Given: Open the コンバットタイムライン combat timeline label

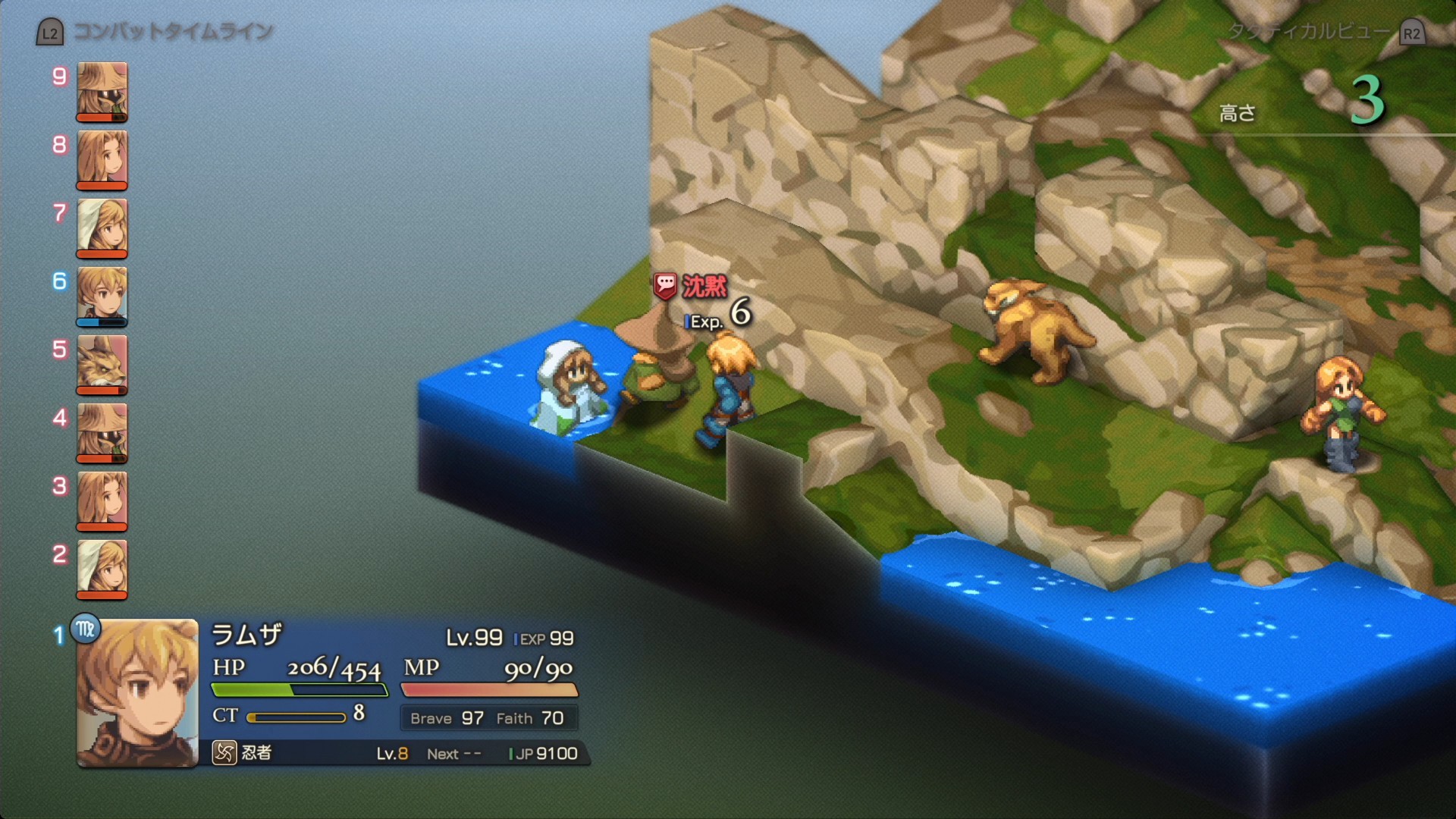Looking at the screenshot, I should [173, 32].
